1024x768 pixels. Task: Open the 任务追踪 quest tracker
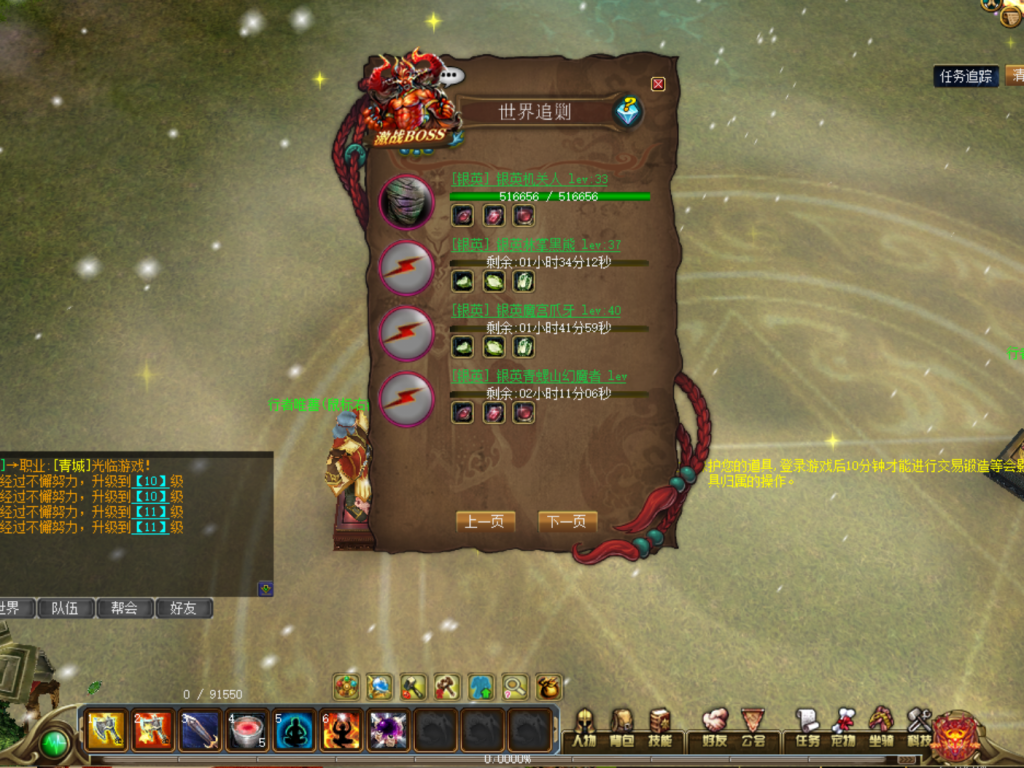tap(966, 76)
